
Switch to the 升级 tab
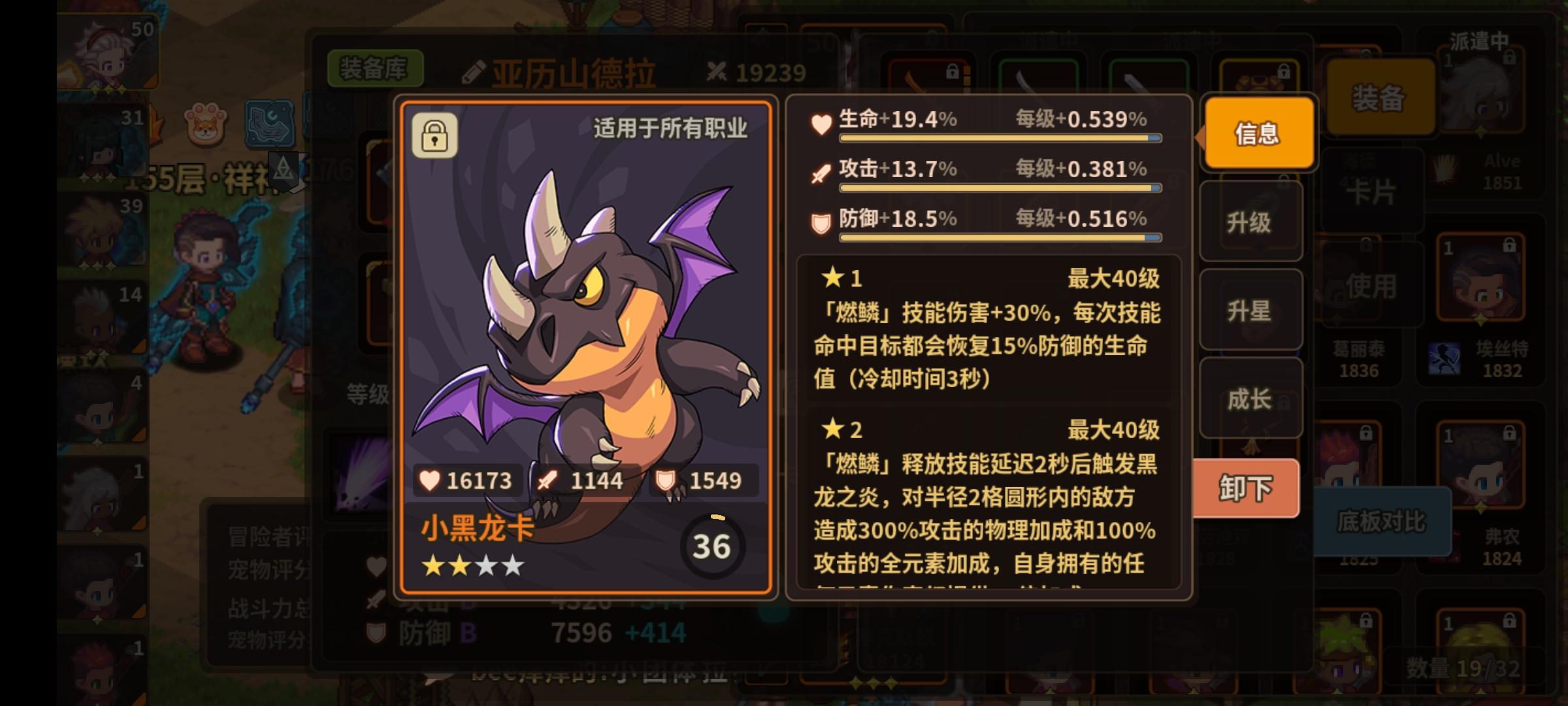tap(1250, 222)
